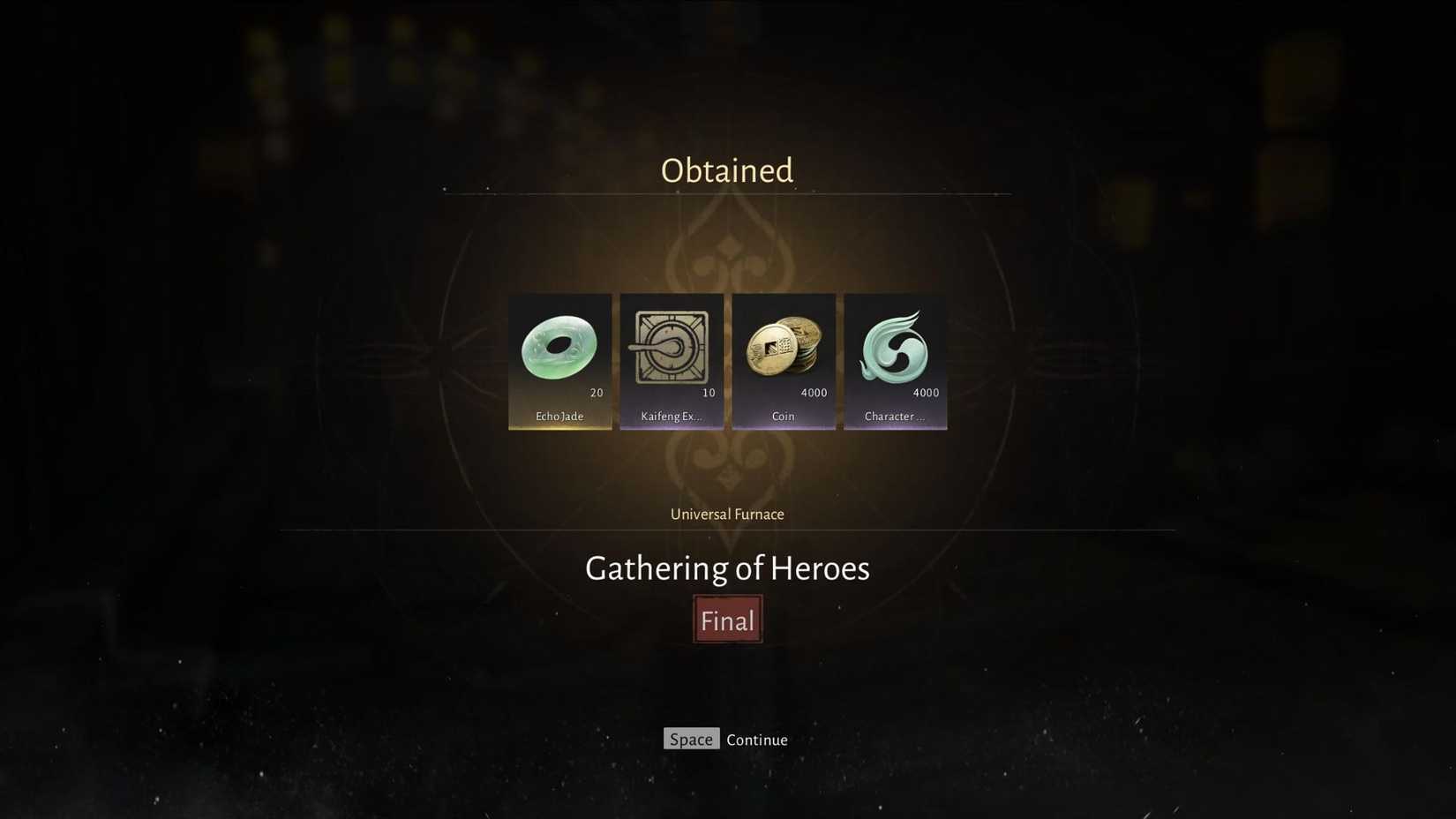The width and height of the screenshot is (1456, 819).
Task: Click the Universal Furnace label
Action: (x=726, y=514)
